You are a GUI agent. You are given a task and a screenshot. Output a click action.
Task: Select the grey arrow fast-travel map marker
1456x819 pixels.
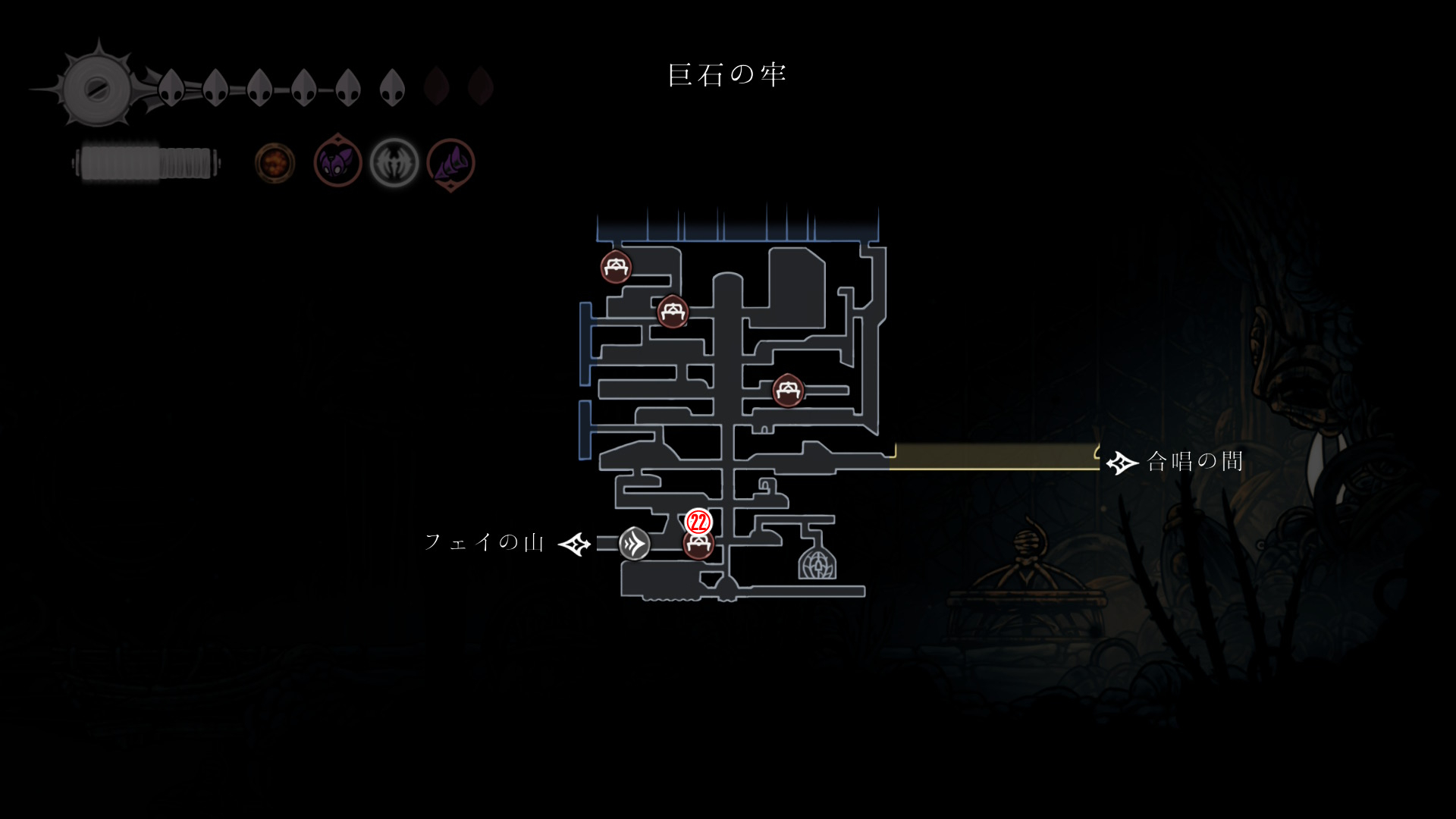pos(634,544)
